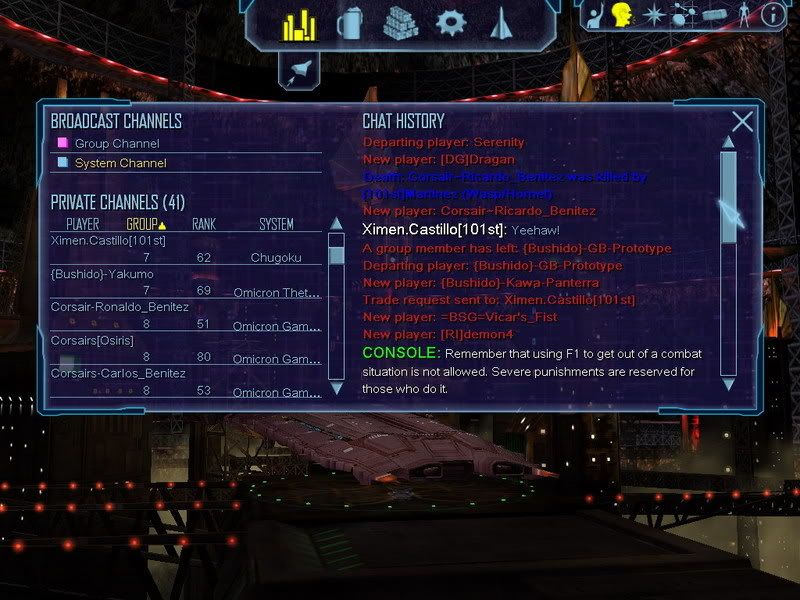Select the Group Channel broadcast option

tap(116, 144)
